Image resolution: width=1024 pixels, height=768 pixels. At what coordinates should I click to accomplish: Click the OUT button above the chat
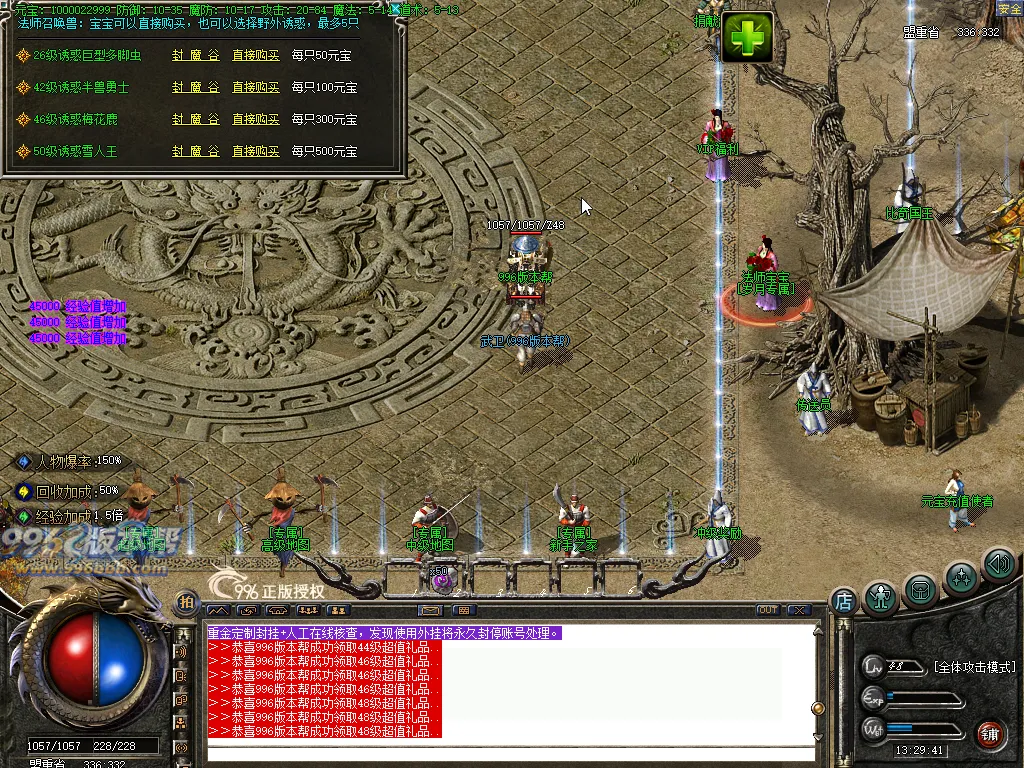(767, 609)
